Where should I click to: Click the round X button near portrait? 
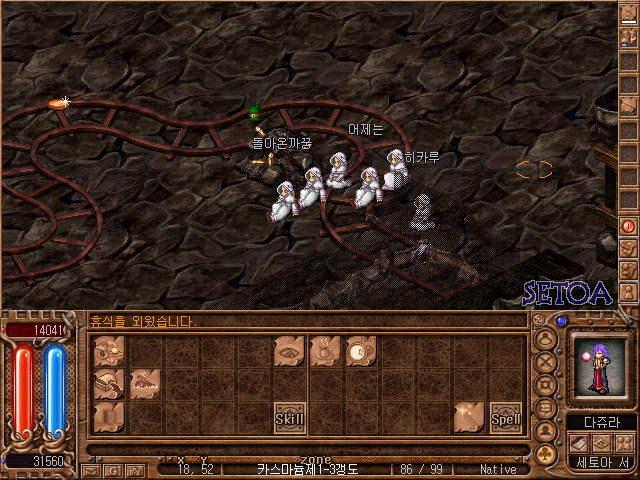pyautogui.click(x=547, y=363)
